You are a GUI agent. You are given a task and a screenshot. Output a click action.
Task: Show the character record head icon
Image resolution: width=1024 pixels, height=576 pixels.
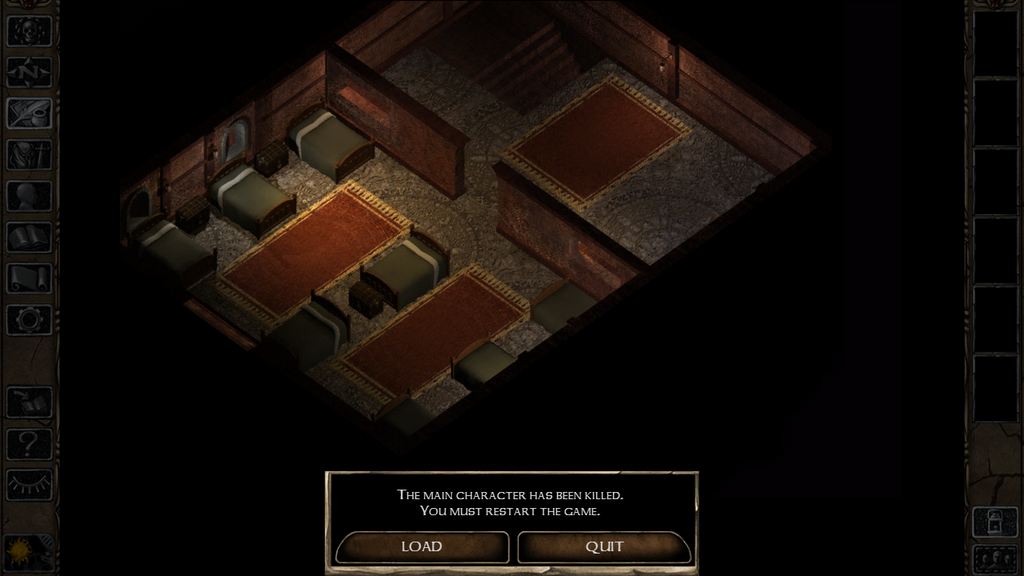(29, 196)
